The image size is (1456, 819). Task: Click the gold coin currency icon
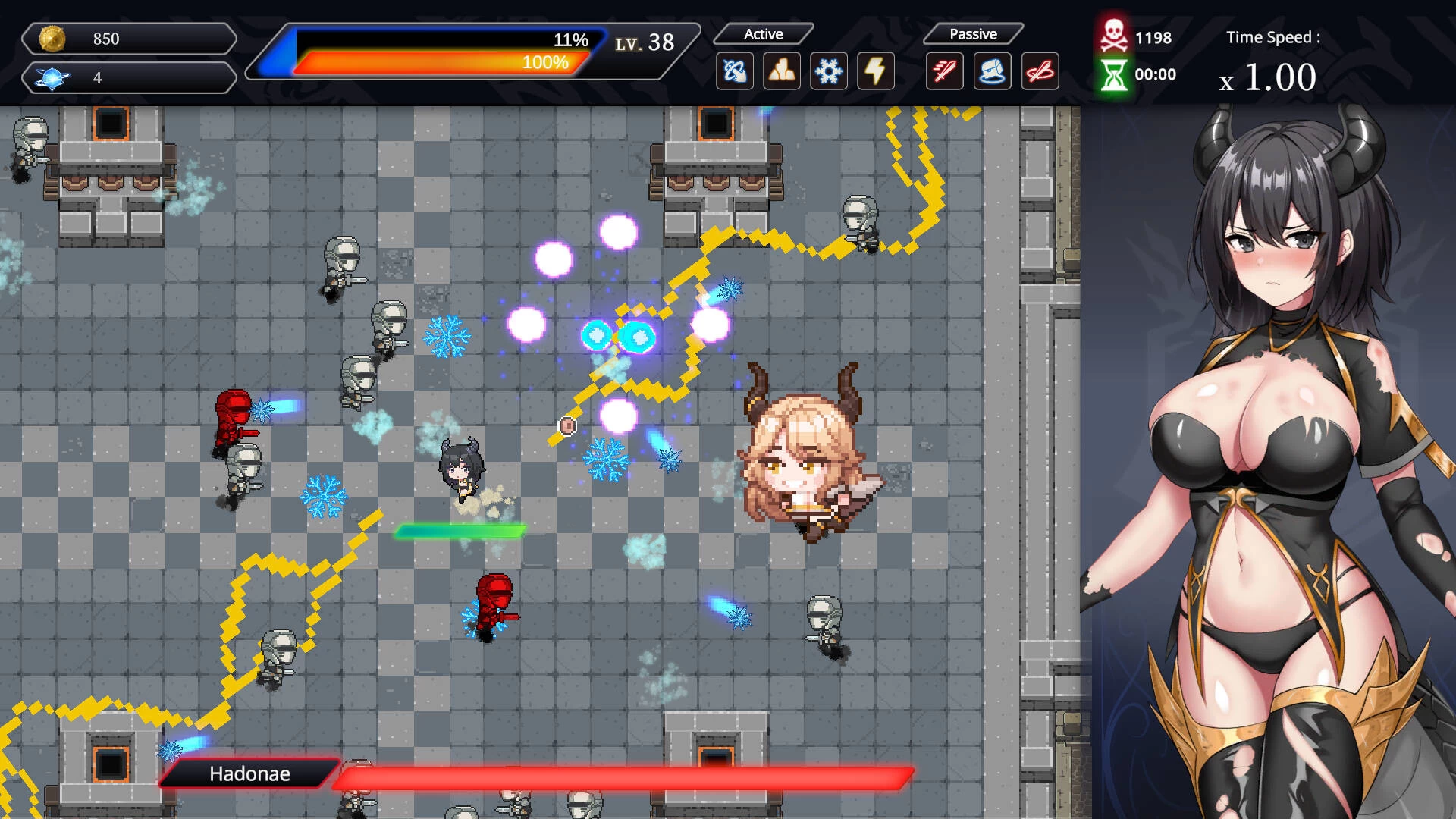pos(52,38)
